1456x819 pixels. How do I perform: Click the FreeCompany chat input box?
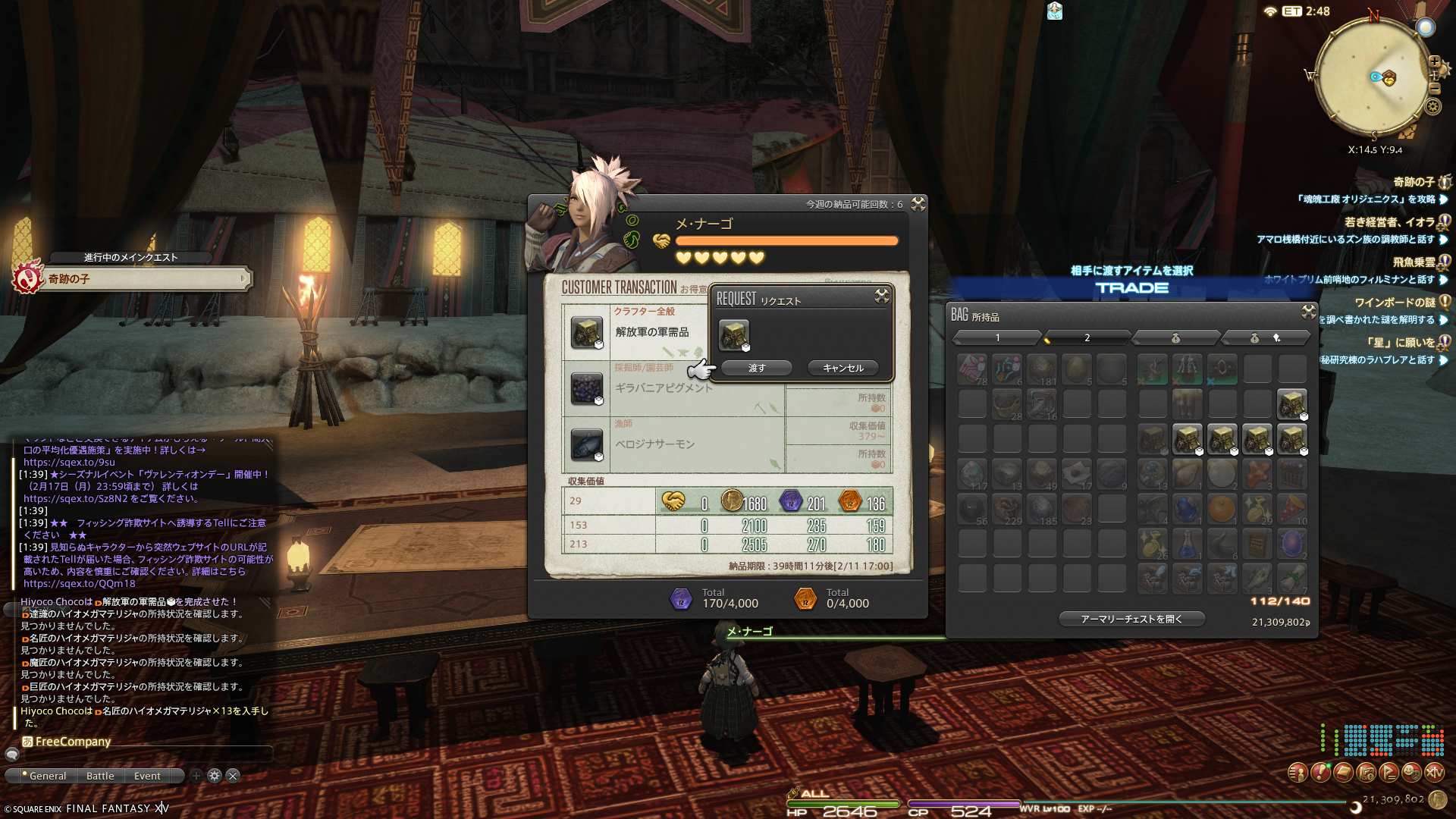(x=144, y=754)
